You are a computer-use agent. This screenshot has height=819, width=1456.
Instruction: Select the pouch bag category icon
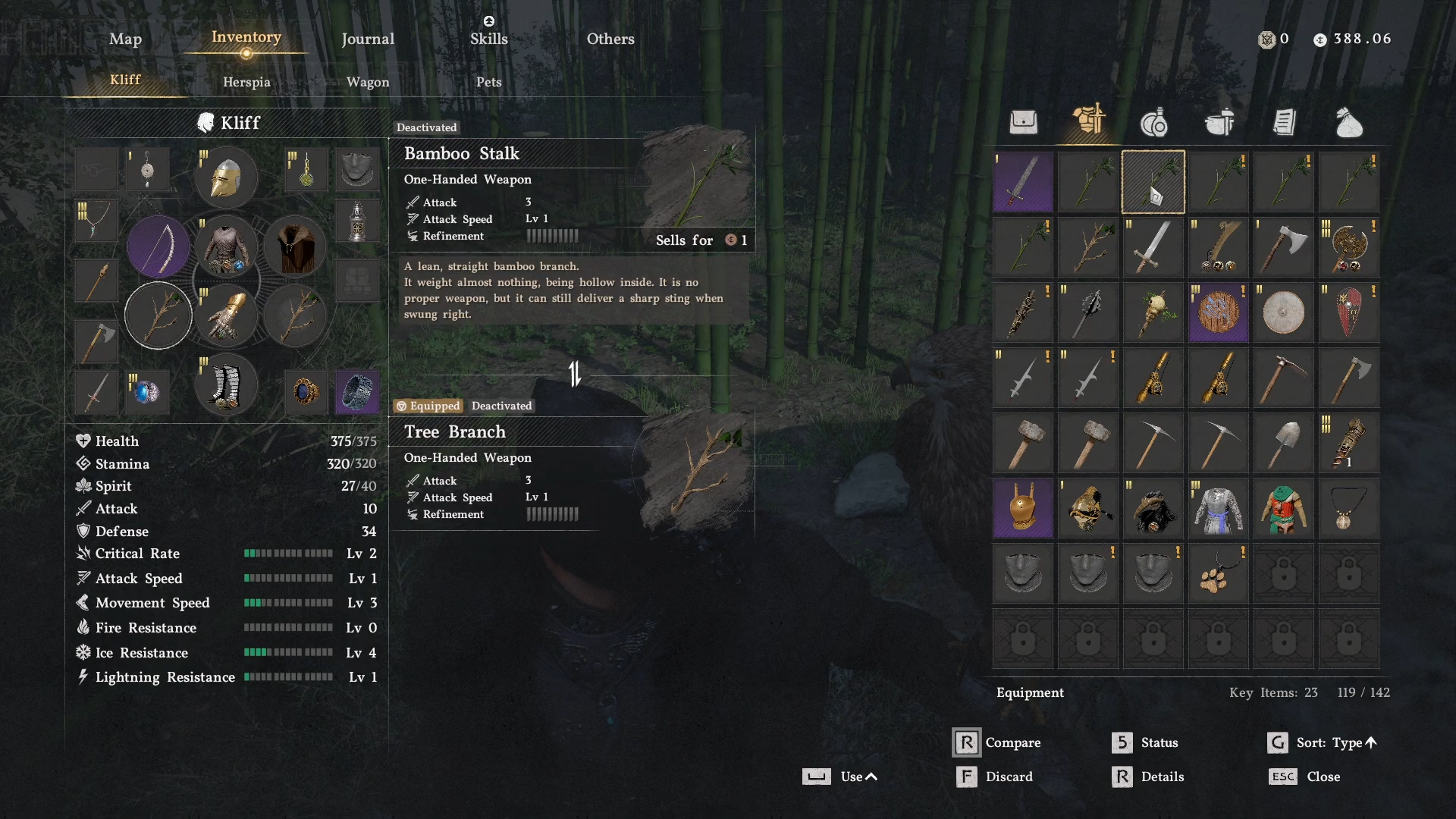pos(1349,122)
